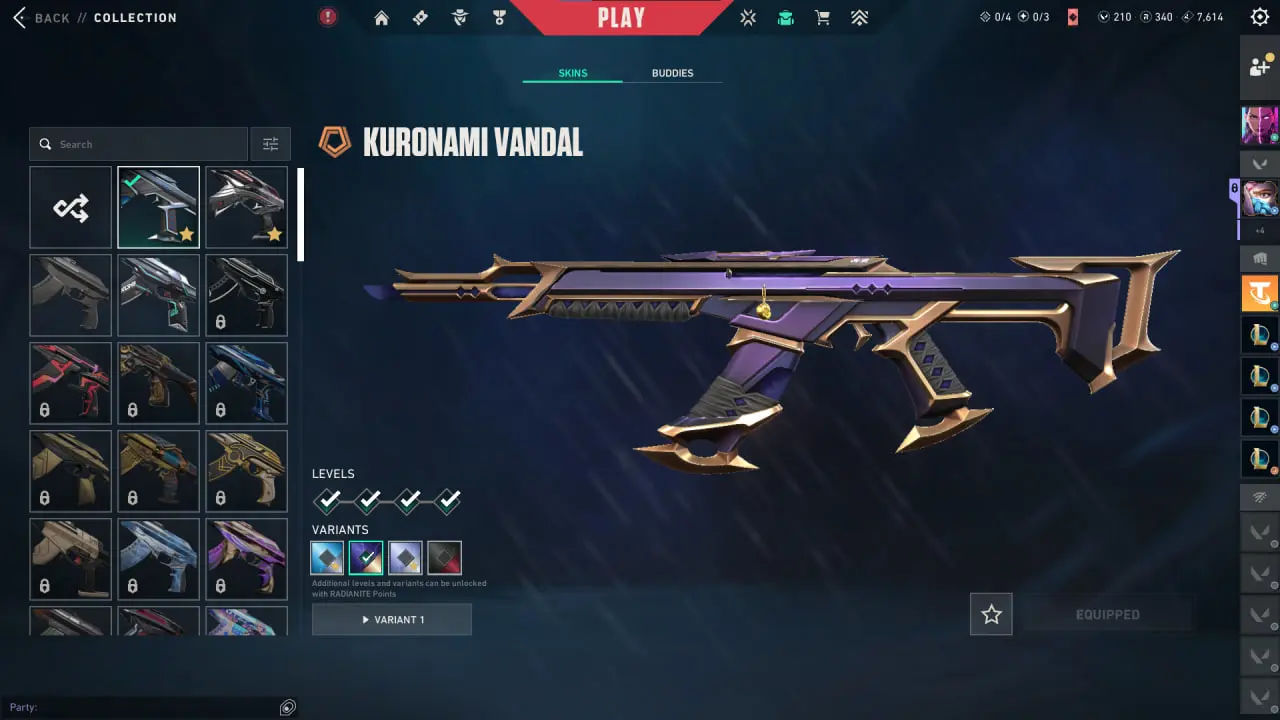Start matchmaking with the PLAY button

(621, 17)
